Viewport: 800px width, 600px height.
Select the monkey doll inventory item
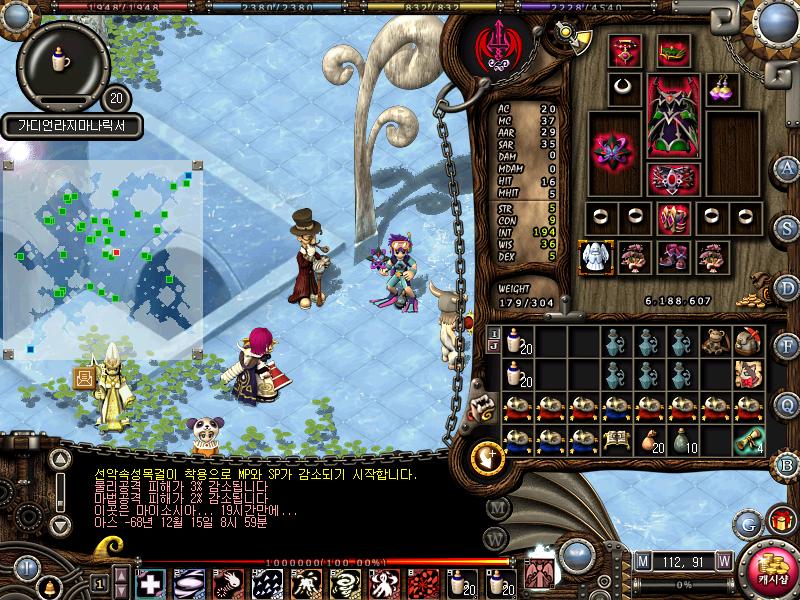coord(714,342)
